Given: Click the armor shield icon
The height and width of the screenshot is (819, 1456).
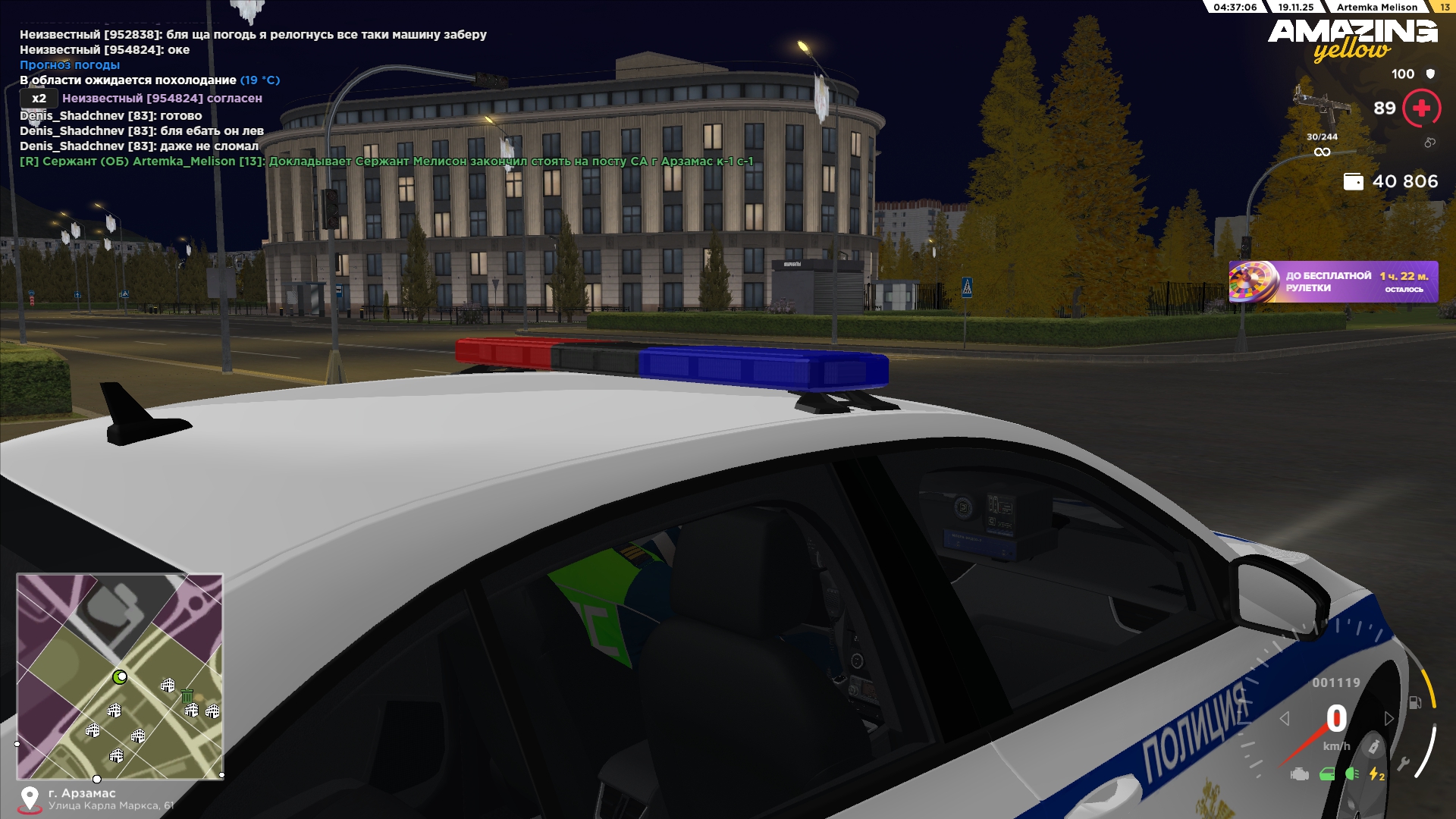Looking at the screenshot, I should [1430, 74].
